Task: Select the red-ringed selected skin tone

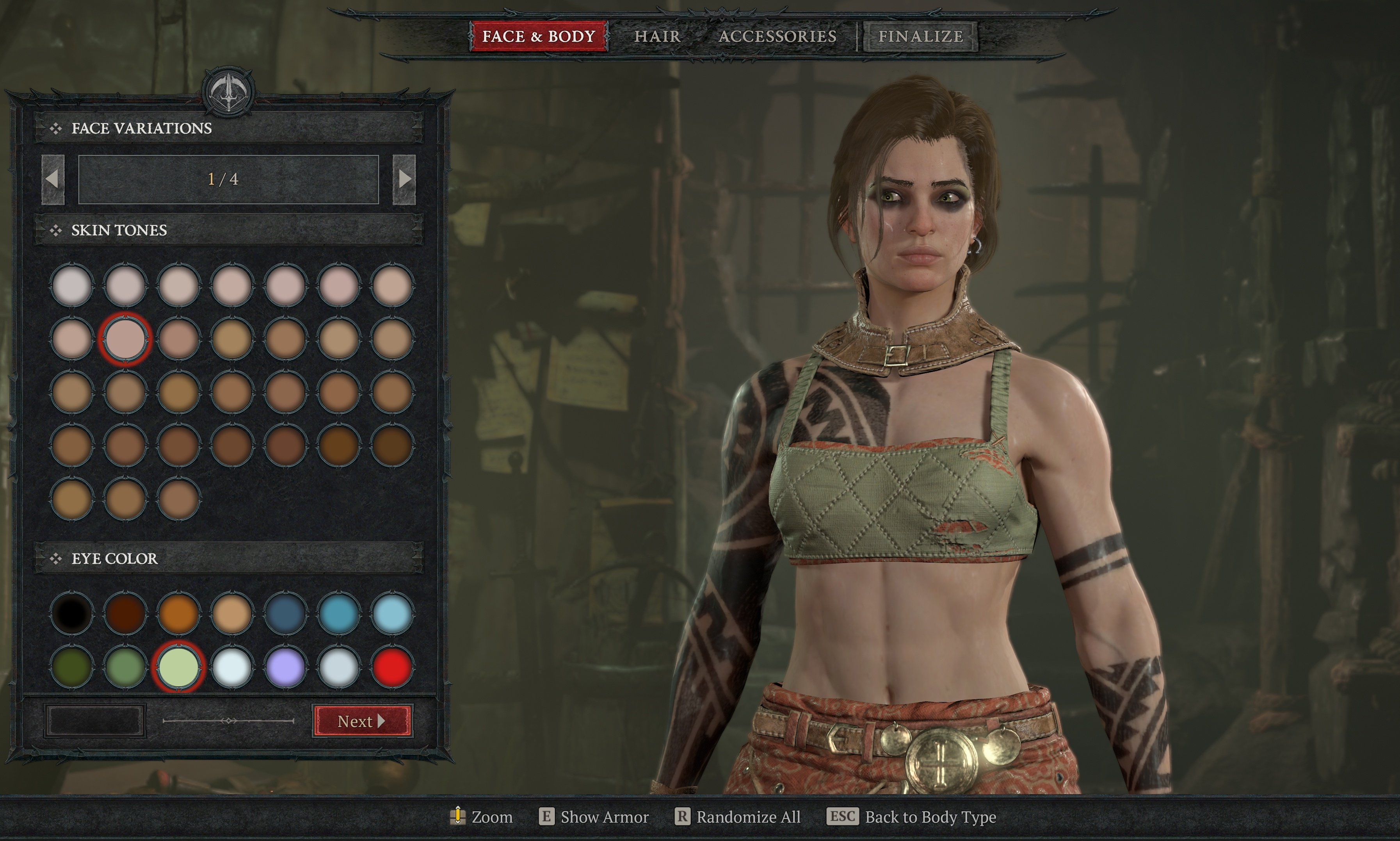Action: point(125,339)
